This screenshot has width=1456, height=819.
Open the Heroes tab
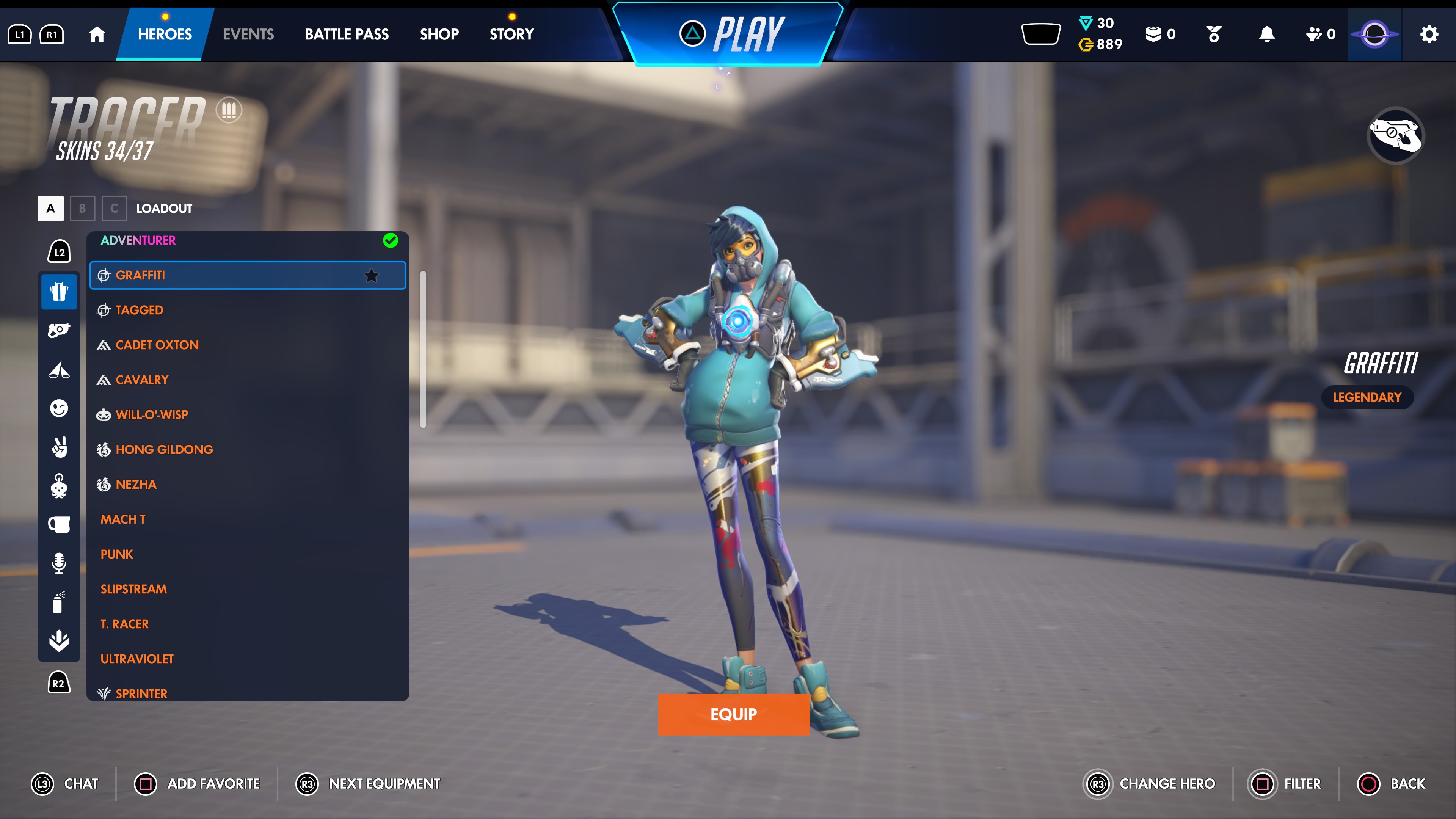click(x=165, y=34)
